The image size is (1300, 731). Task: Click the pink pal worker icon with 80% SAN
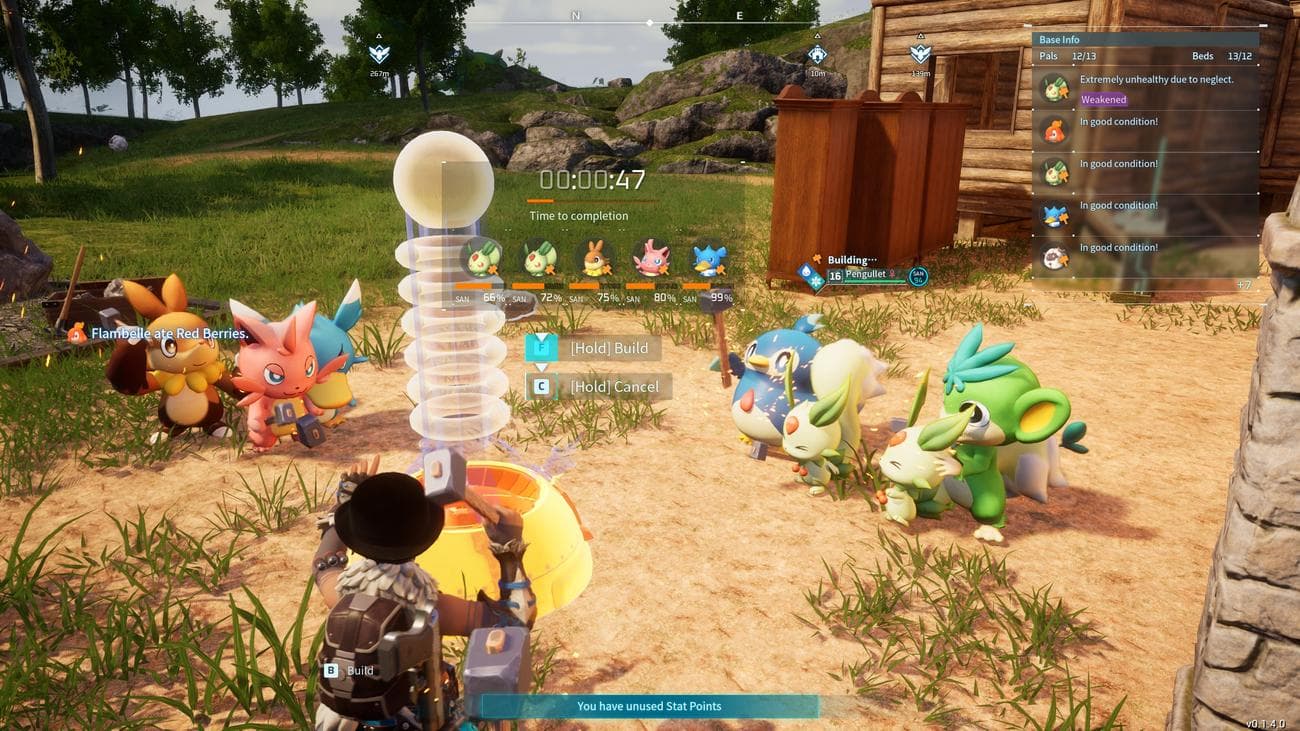coord(652,258)
